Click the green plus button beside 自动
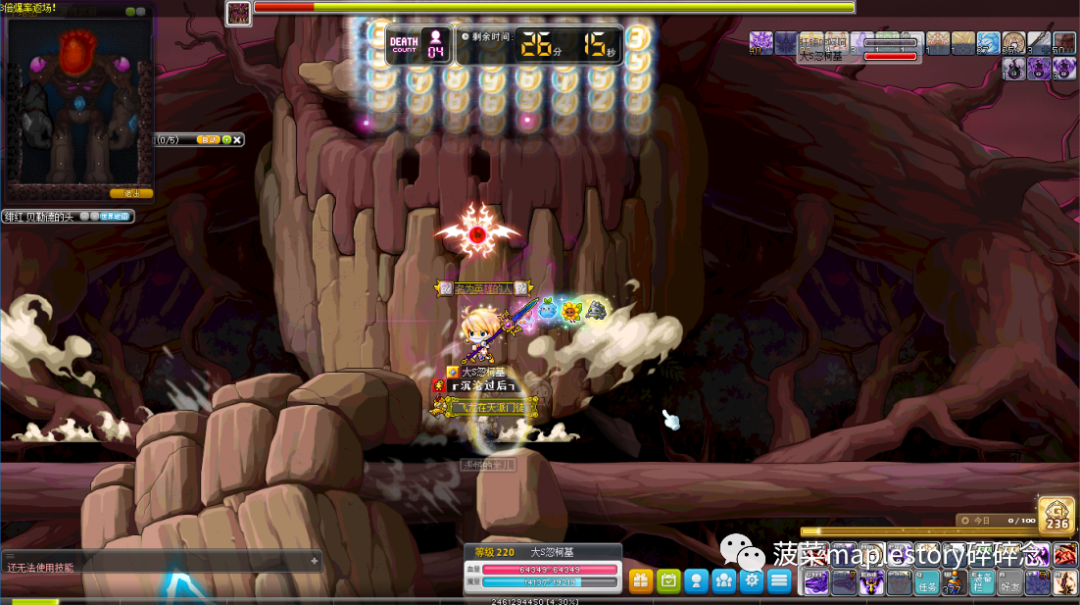Viewport: 1080px width, 605px height. click(227, 140)
